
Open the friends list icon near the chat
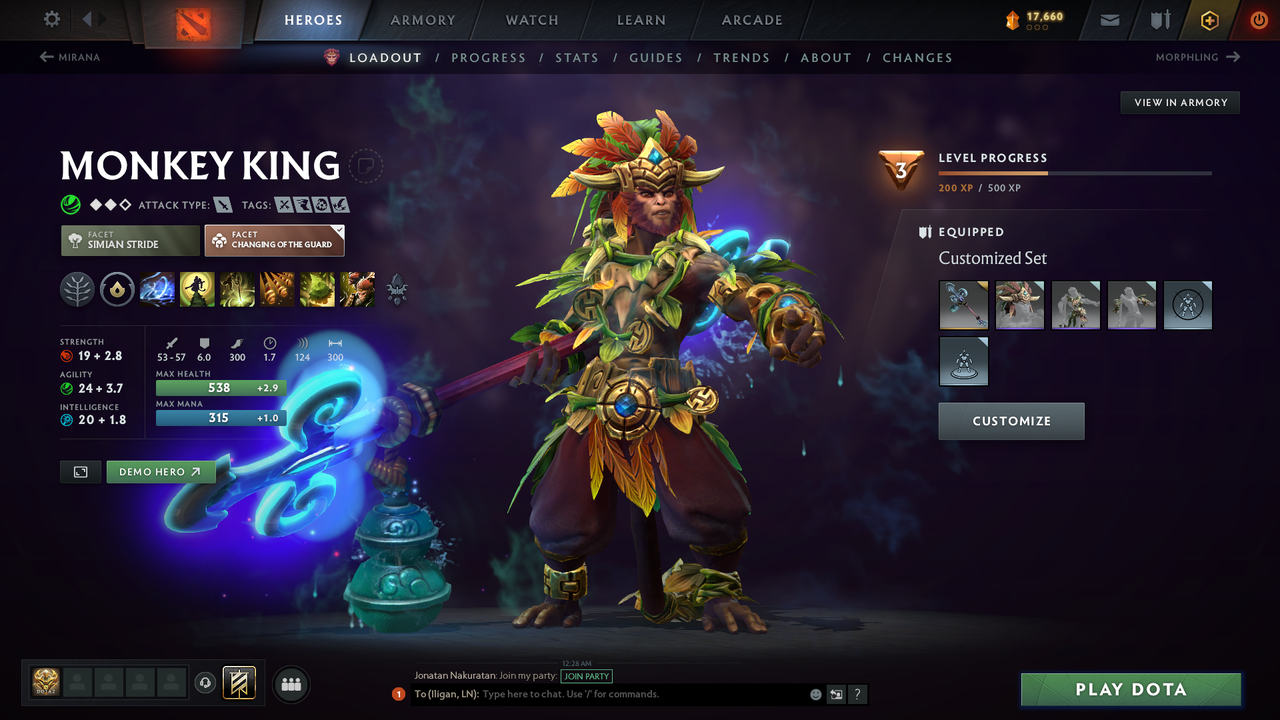point(290,684)
